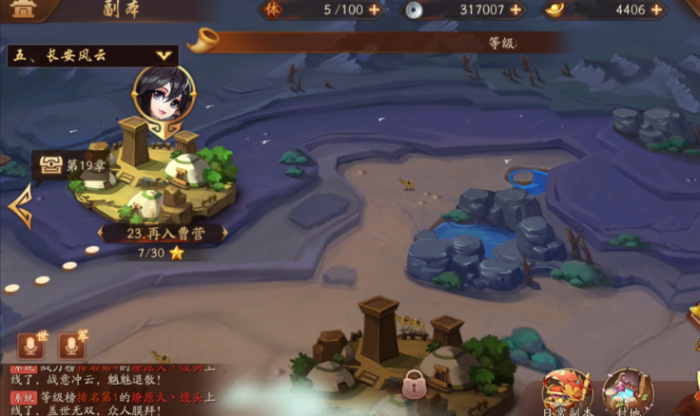Open the 封地 fief icon

pyautogui.click(x=628, y=392)
